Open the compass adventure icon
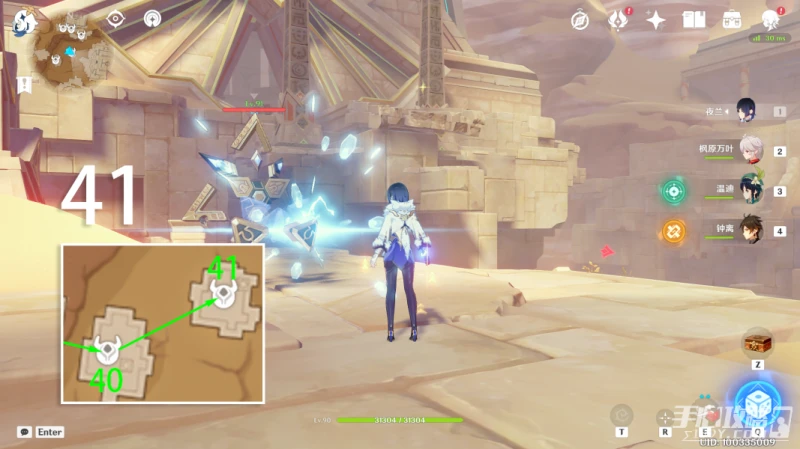The height and width of the screenshot is (449, 800). 581,19
